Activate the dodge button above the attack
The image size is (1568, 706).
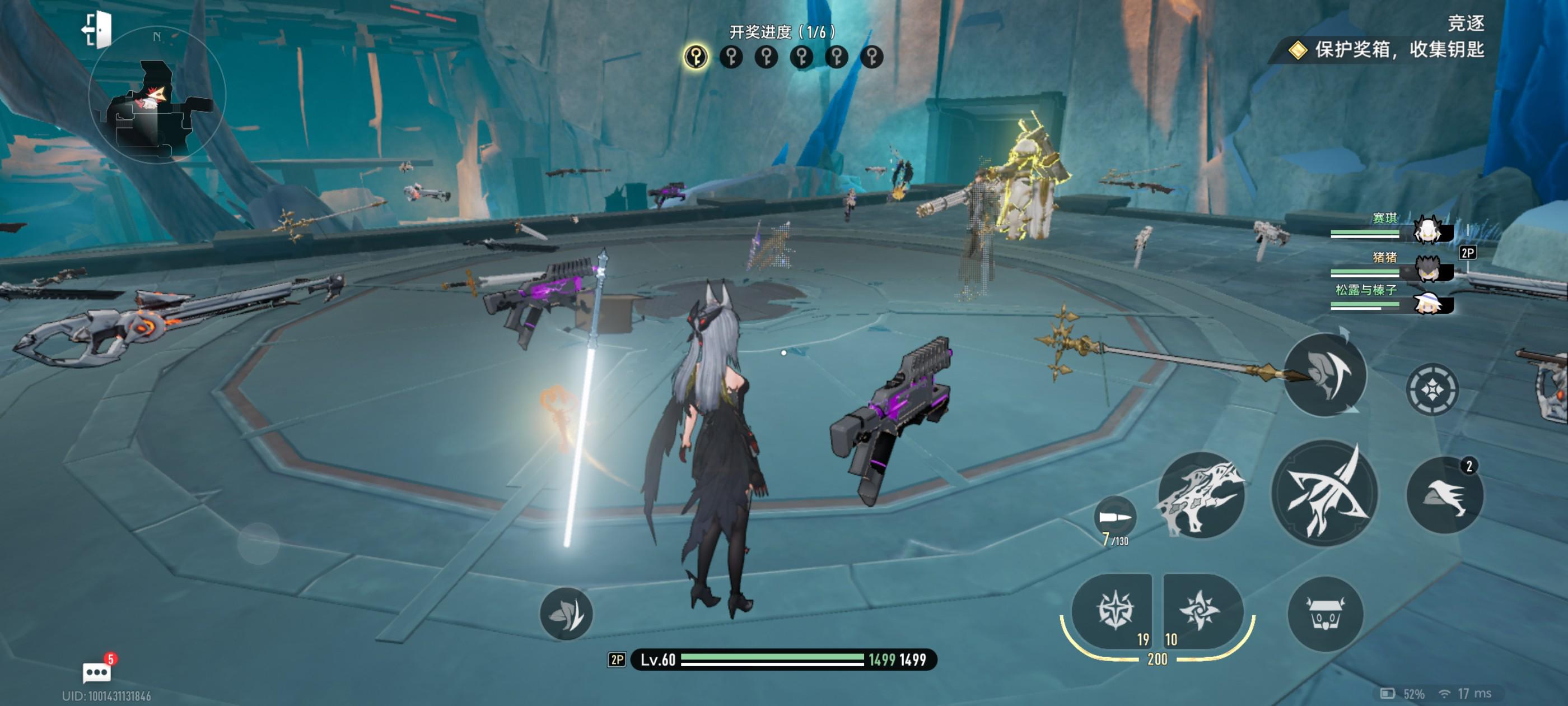1325,375
